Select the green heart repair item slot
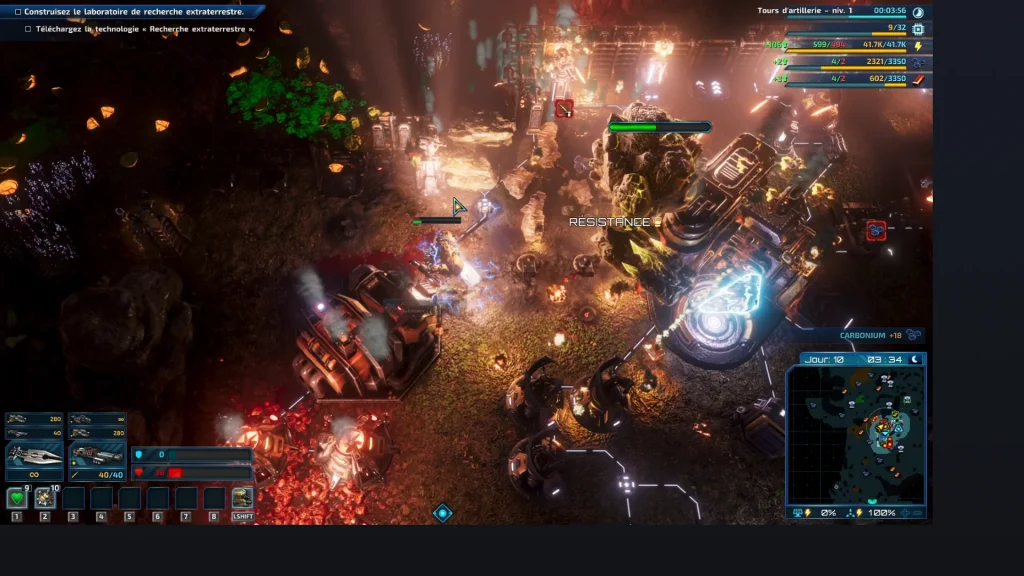Viewport: 1024px width, 576px height. [16, 498]
